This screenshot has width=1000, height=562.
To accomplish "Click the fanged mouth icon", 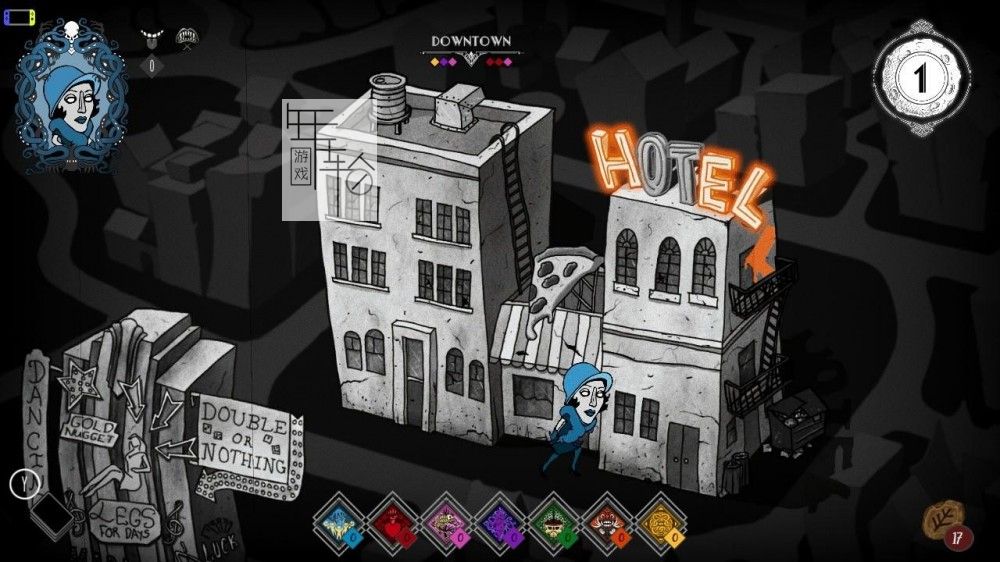I will point(186,38).
